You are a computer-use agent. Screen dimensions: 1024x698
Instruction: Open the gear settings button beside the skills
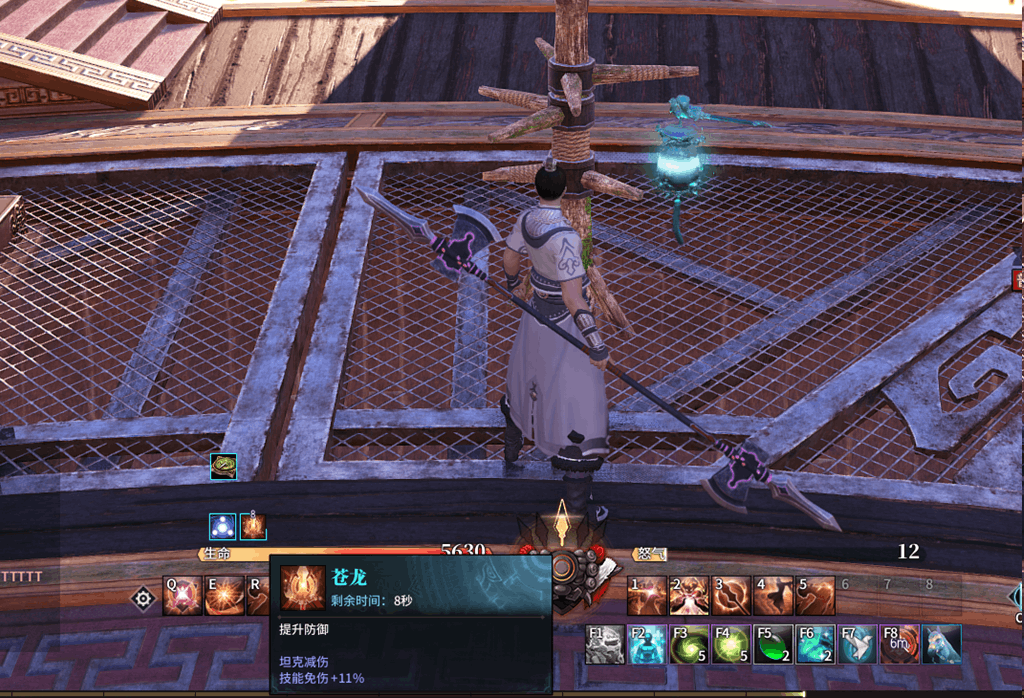(143, 598)
